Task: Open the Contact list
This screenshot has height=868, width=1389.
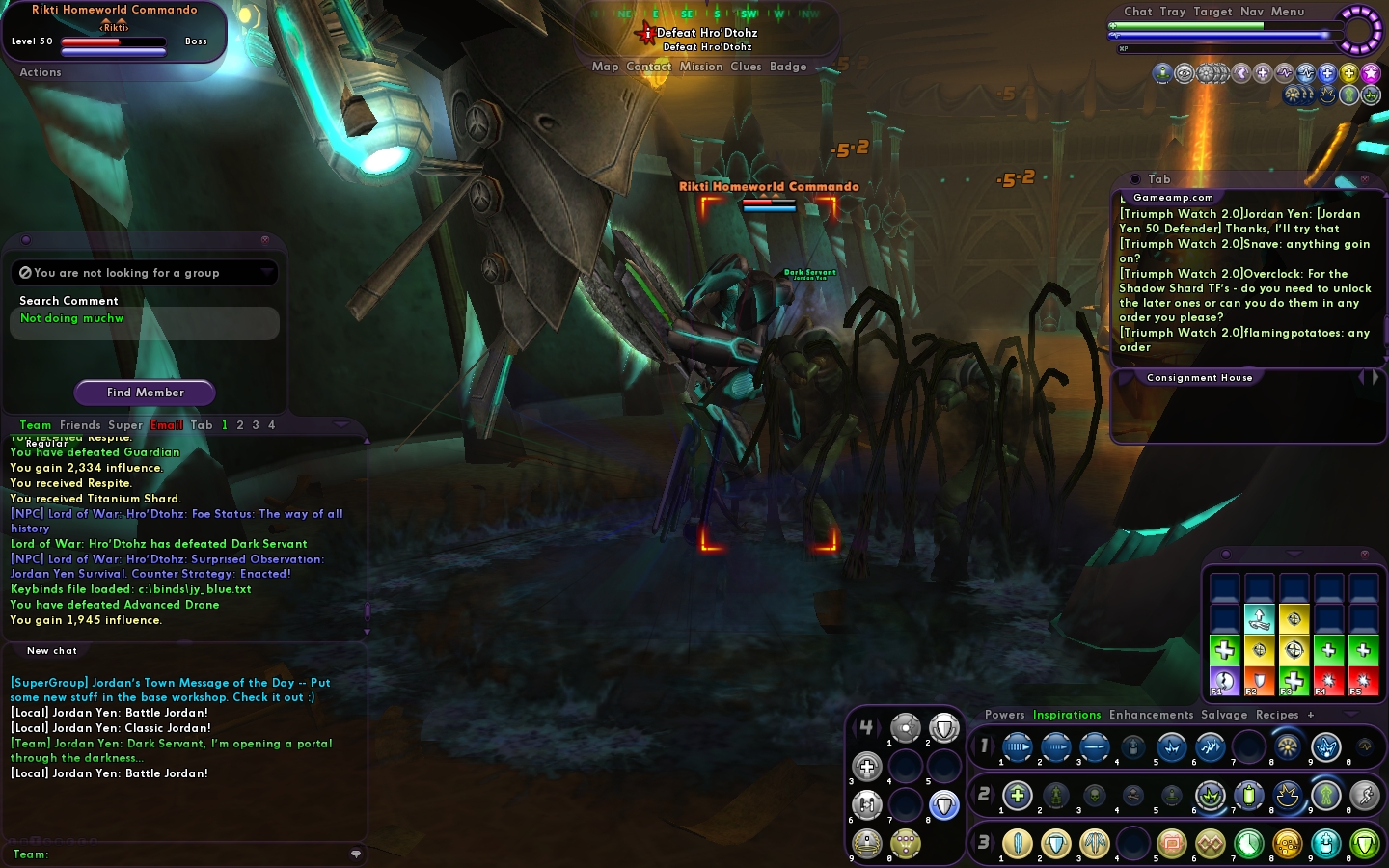Action: tap(648, 67)
